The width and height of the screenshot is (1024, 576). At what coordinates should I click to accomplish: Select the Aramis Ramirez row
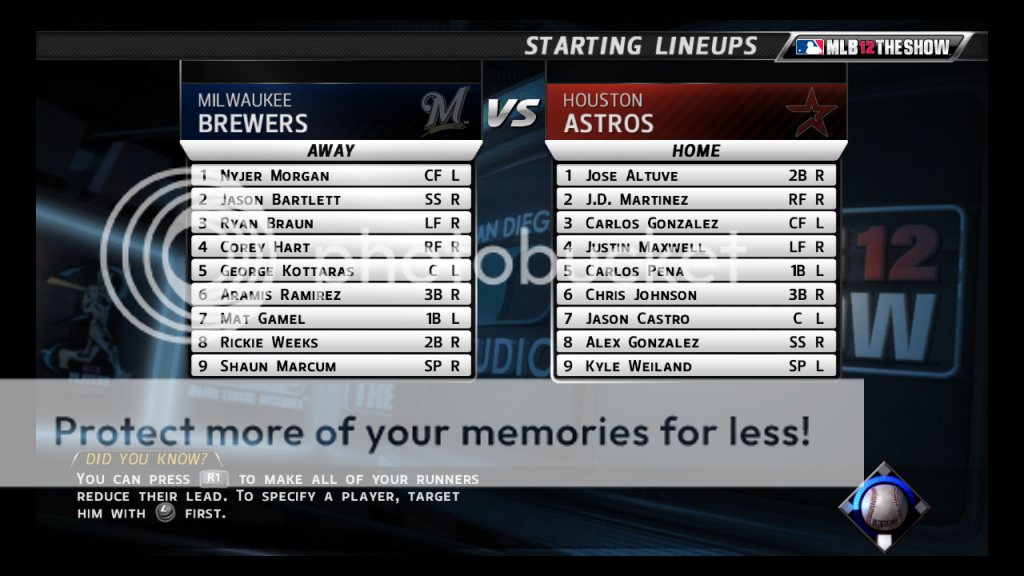[330, 295]
